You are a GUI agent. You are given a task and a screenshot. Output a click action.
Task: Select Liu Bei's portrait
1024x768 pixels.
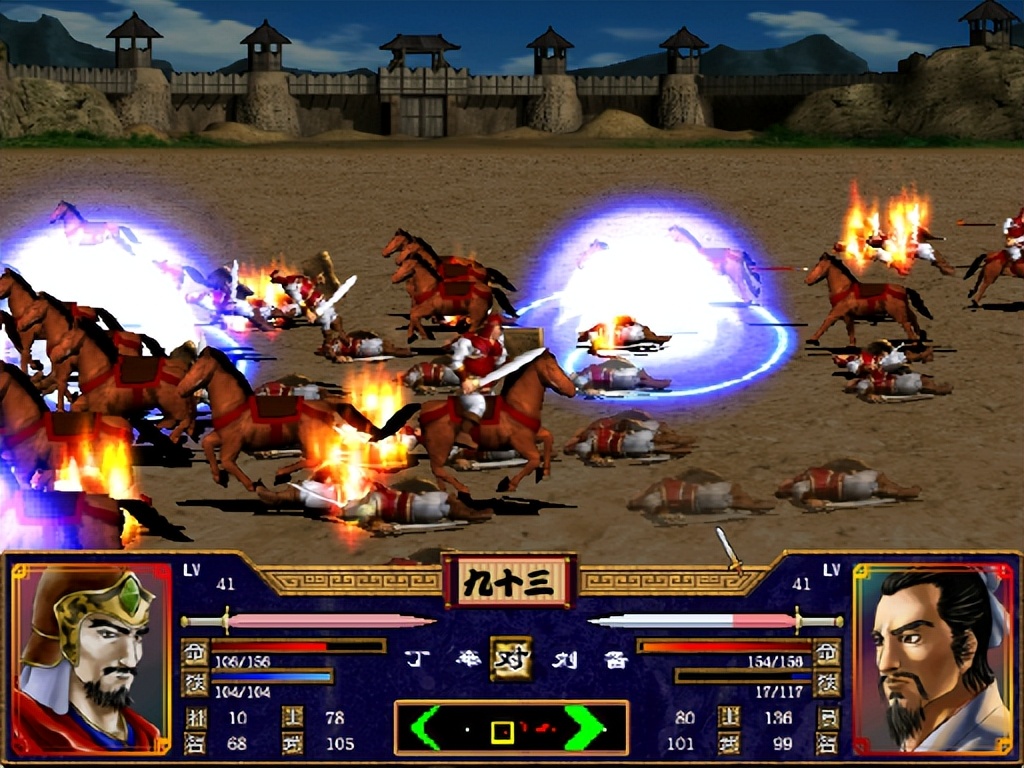(x=932, y=658)
